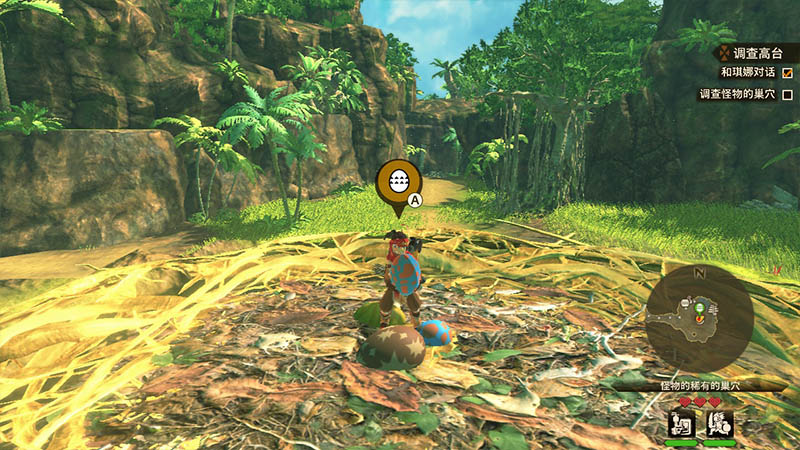Viewport: 800px width, 450px height.
Task: Select the left party member portrait
Action: [x=681, y=423]
